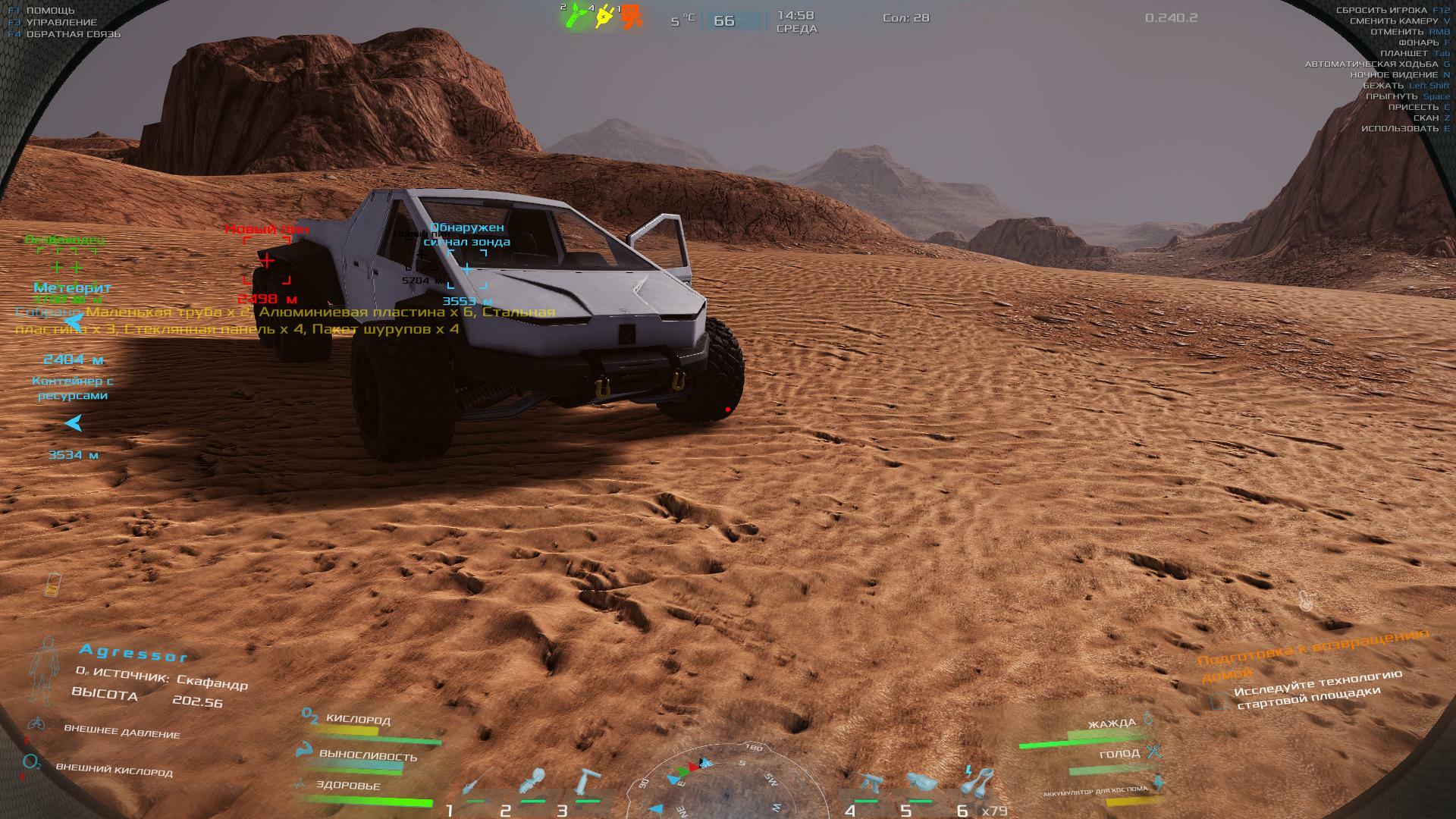Select the slot 6 item with x79 count
Image resolution: width=1456 pixels, height=819 pixels.
click(x=979, y=781)
